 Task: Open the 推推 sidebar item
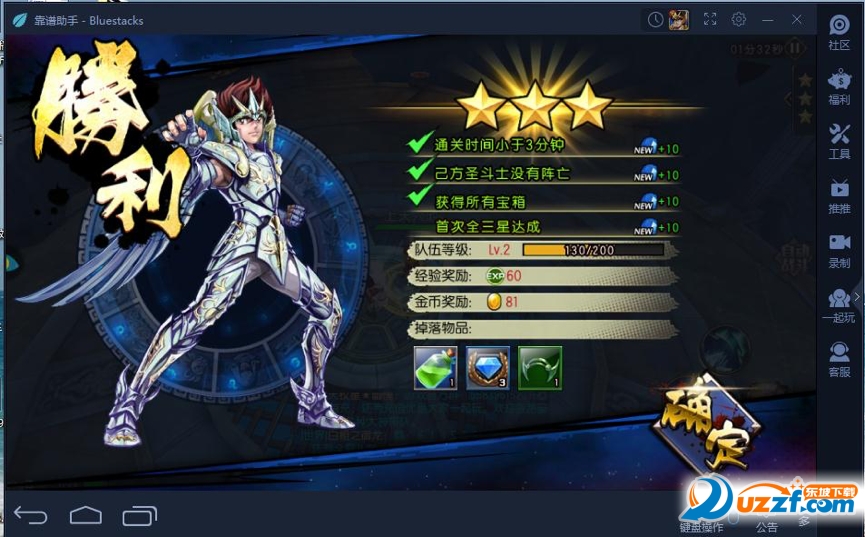839,196
